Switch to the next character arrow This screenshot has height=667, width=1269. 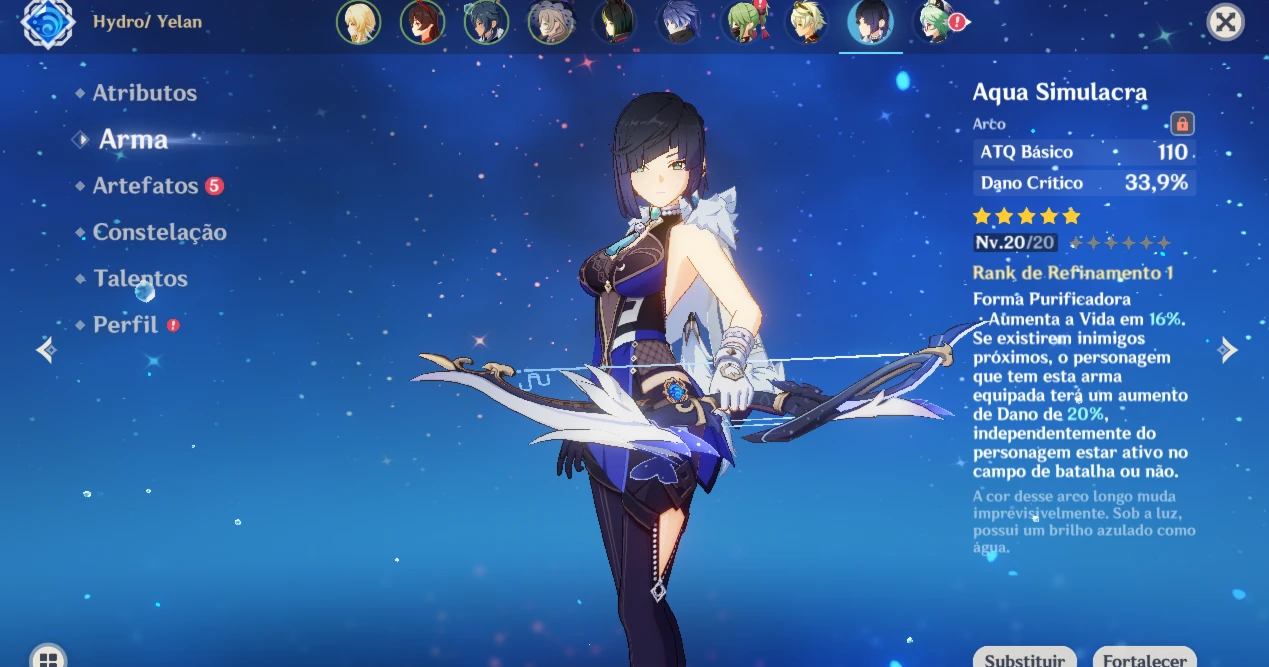click(1229, 350)
